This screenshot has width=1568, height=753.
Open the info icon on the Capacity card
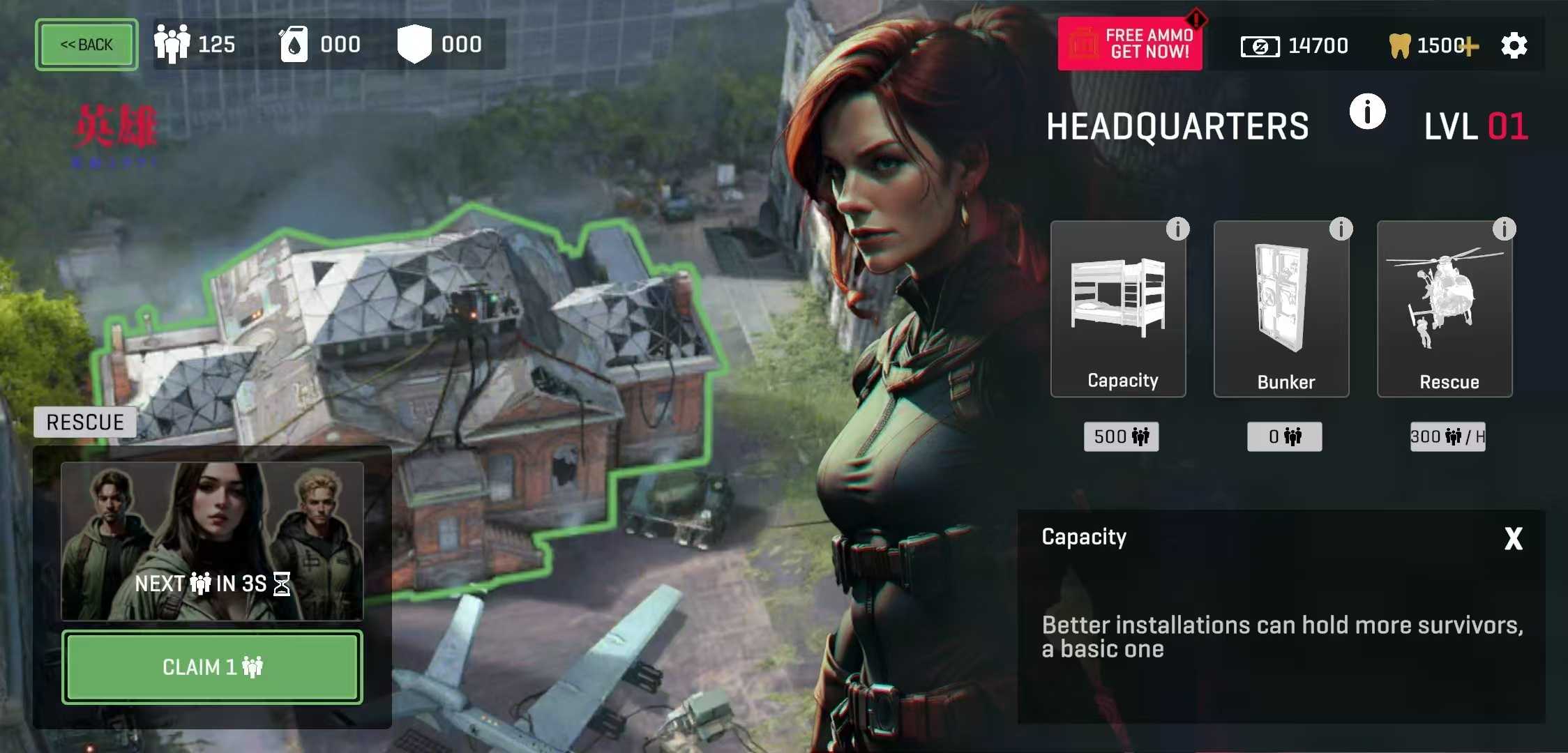point(1177,229)
